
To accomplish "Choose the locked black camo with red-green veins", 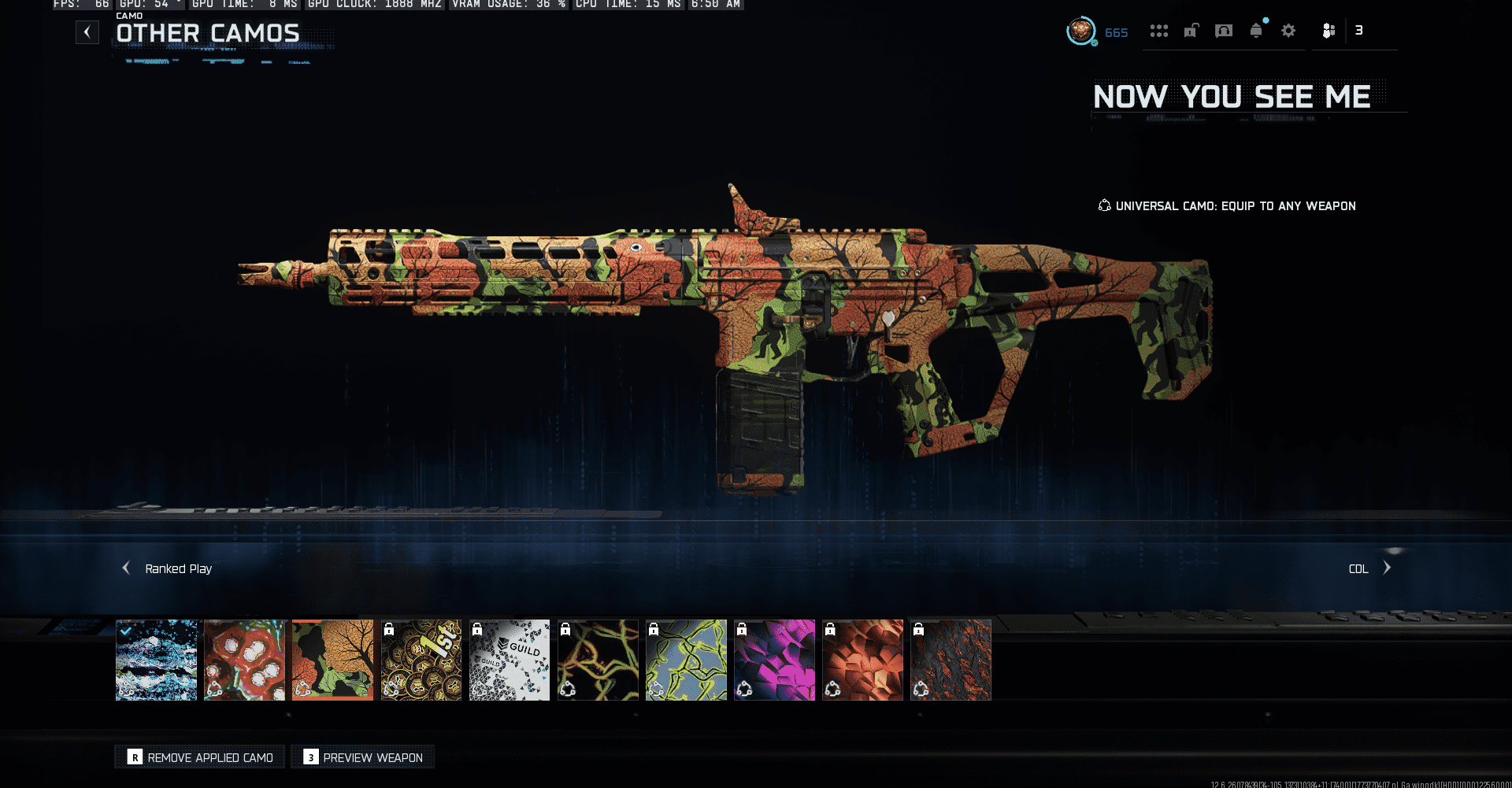I will 598,660.
